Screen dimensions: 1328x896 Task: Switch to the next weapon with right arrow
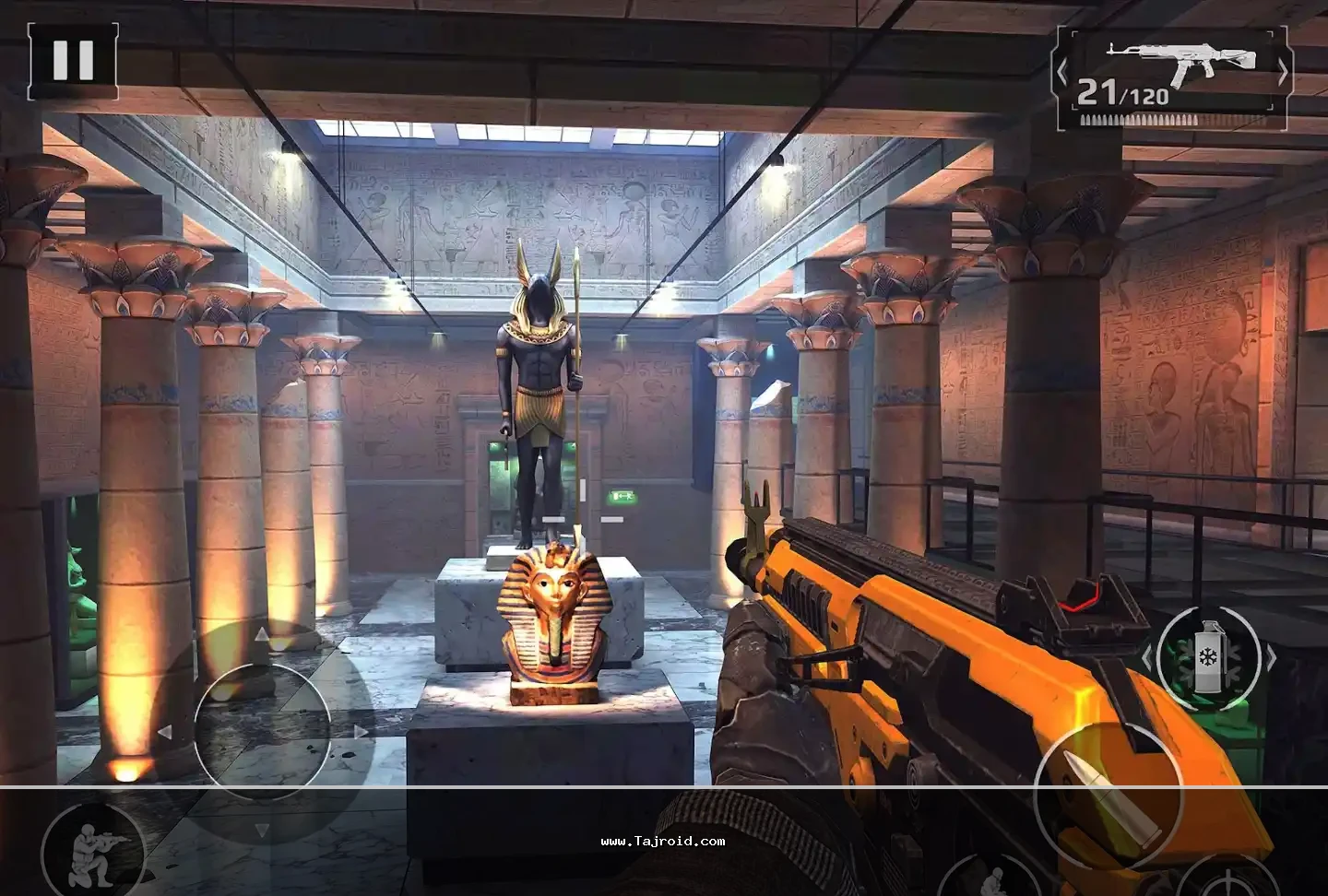point(1283,70)
